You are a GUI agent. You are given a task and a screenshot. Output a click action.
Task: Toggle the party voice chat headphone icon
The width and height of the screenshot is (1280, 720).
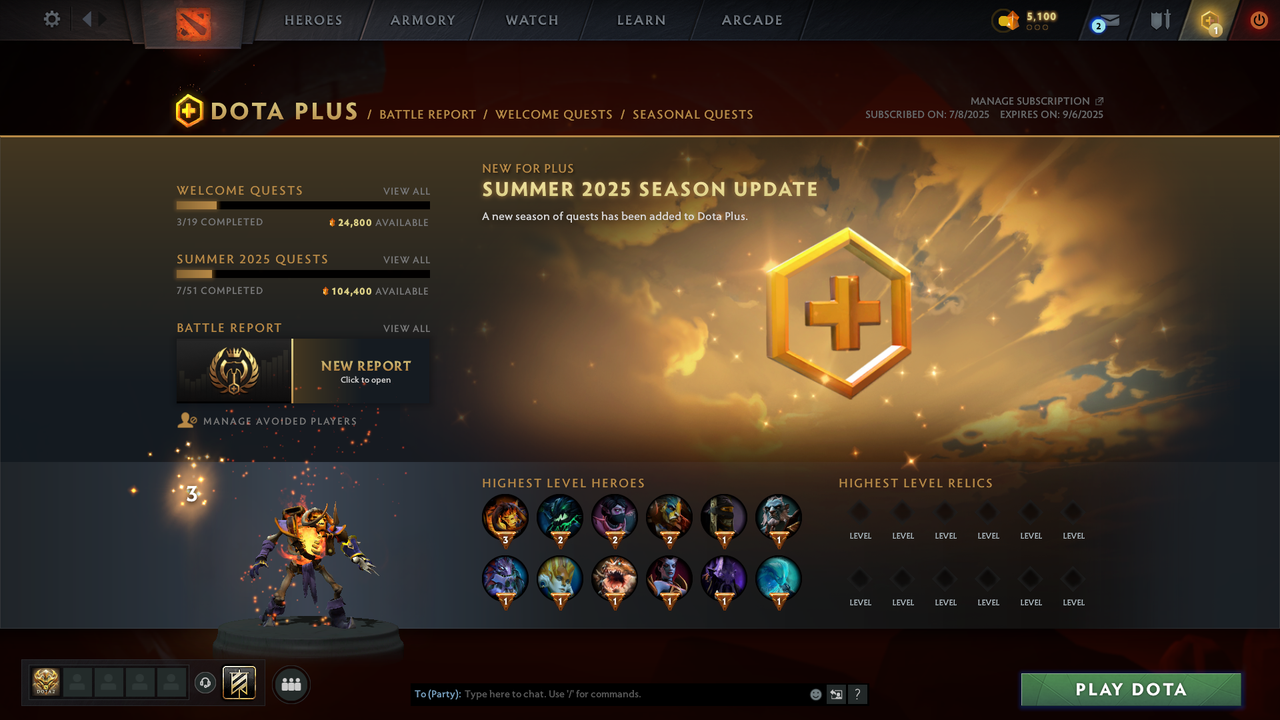206,683
